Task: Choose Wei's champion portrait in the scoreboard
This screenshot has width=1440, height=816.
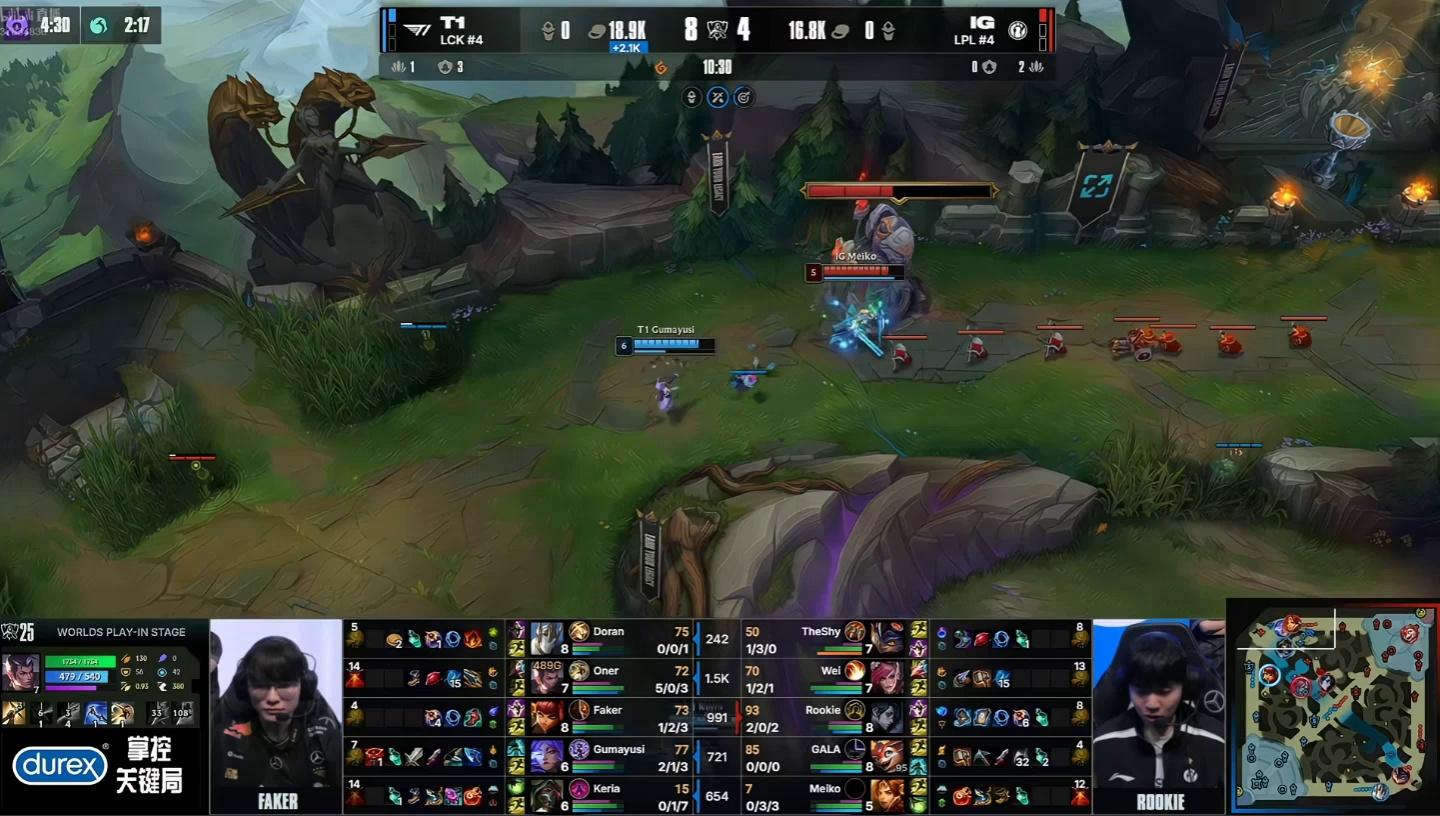Action: pos(886,677)
